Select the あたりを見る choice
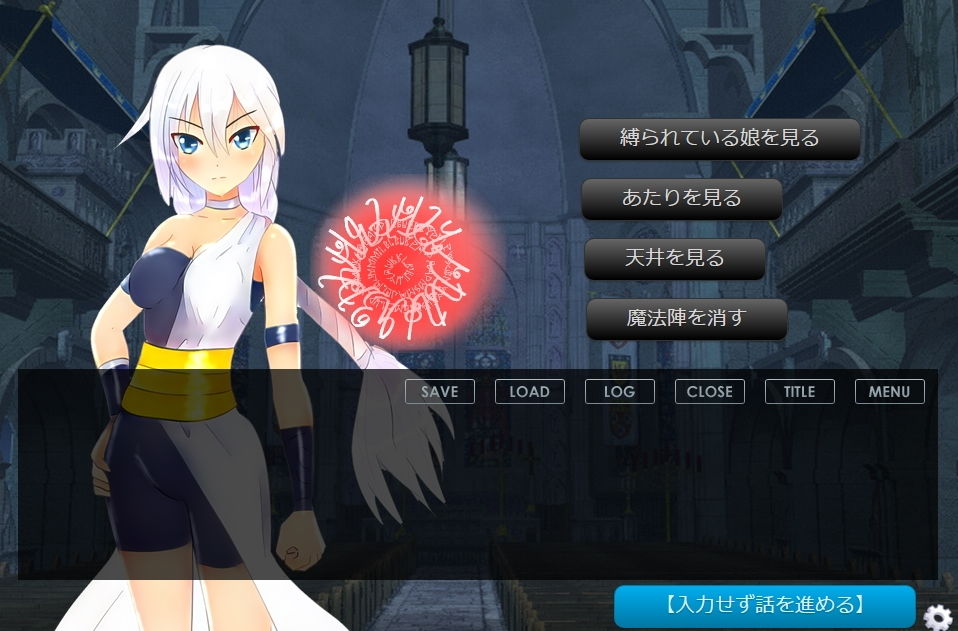 tap(682, 199)
